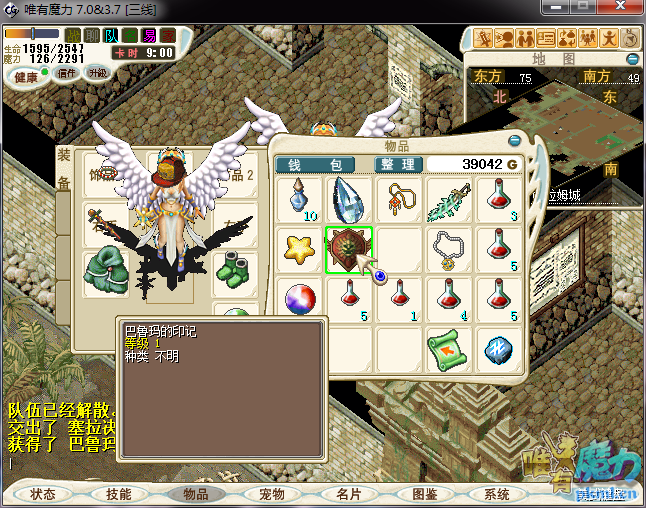Click the 整理 sort button
Image resolution: width=646 pixels, height=508 pixels.
pos(397,164)
